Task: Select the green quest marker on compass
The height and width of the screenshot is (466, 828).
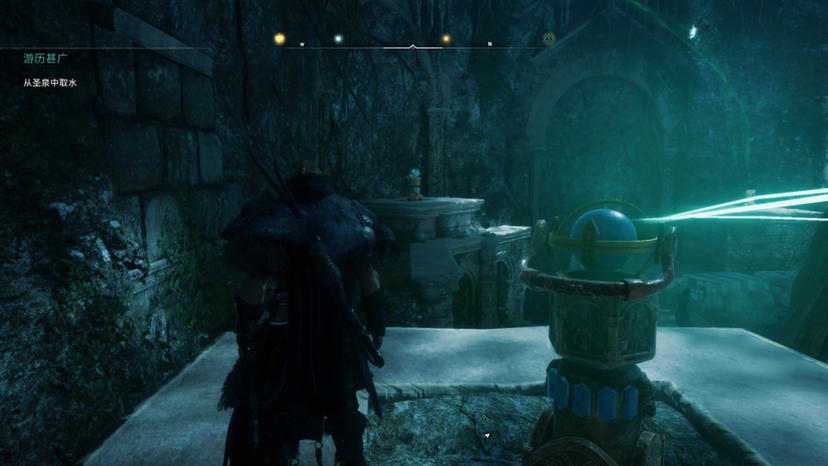Action: [x=548, y=39]
